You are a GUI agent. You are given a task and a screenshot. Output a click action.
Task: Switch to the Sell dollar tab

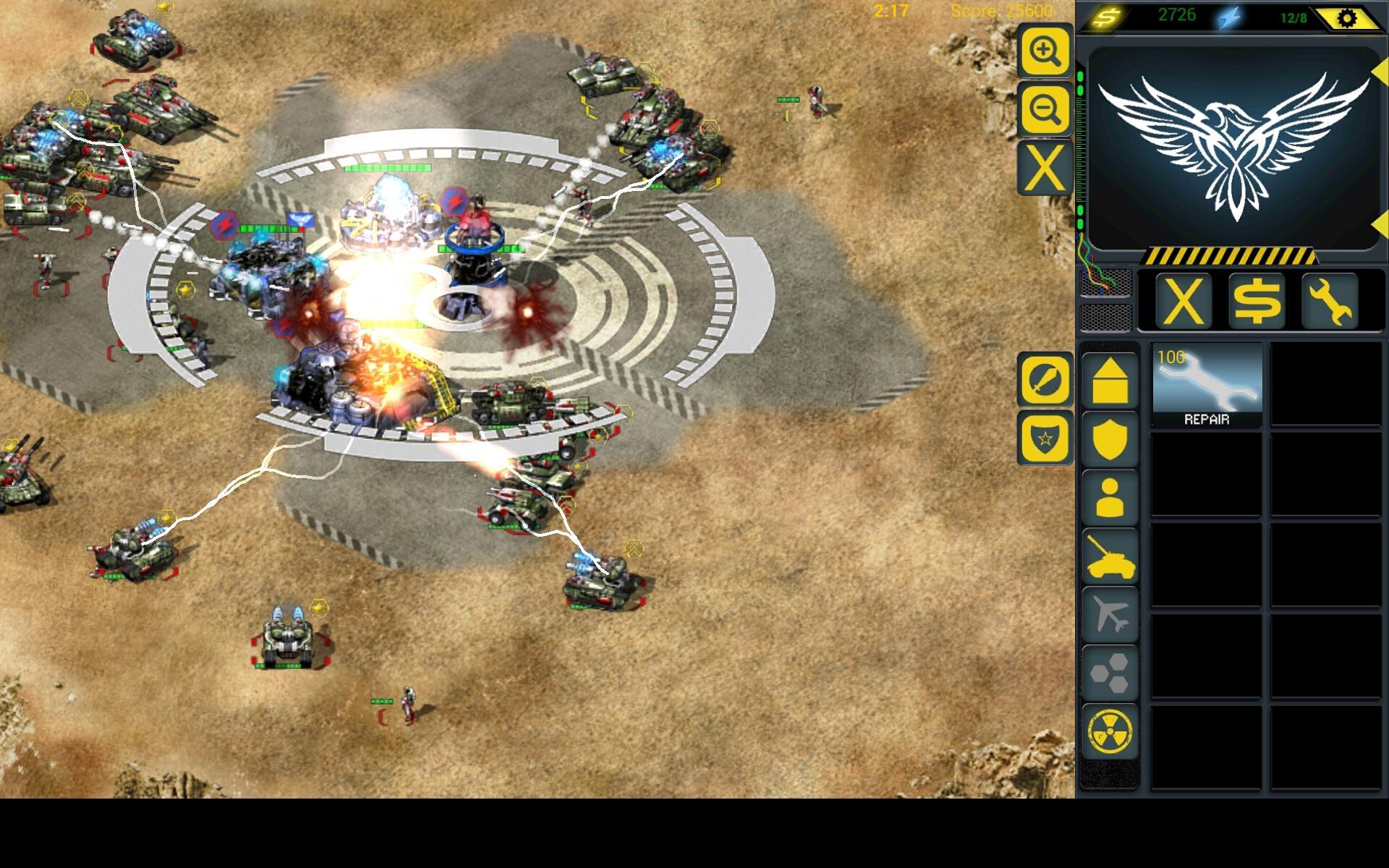(1257, 300)
